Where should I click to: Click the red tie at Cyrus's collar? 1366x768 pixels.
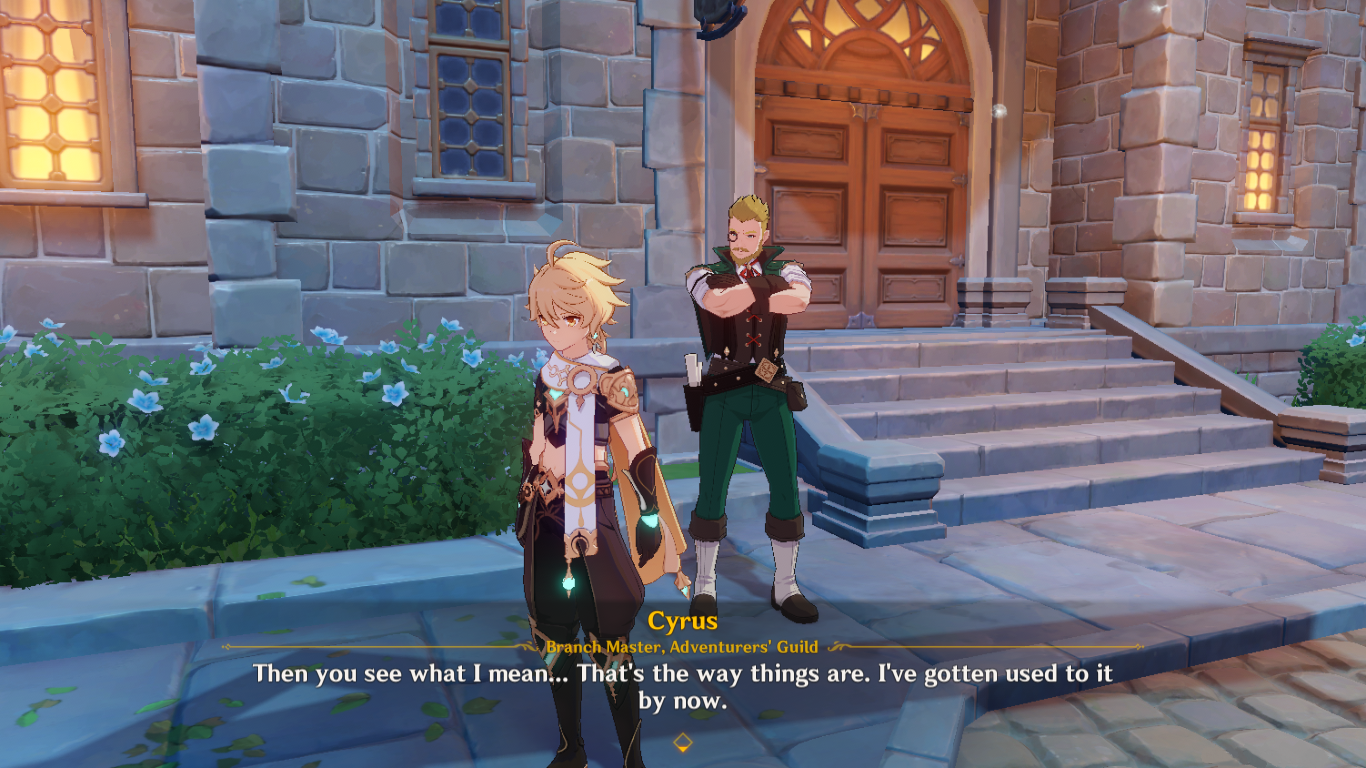pos(751,271)
